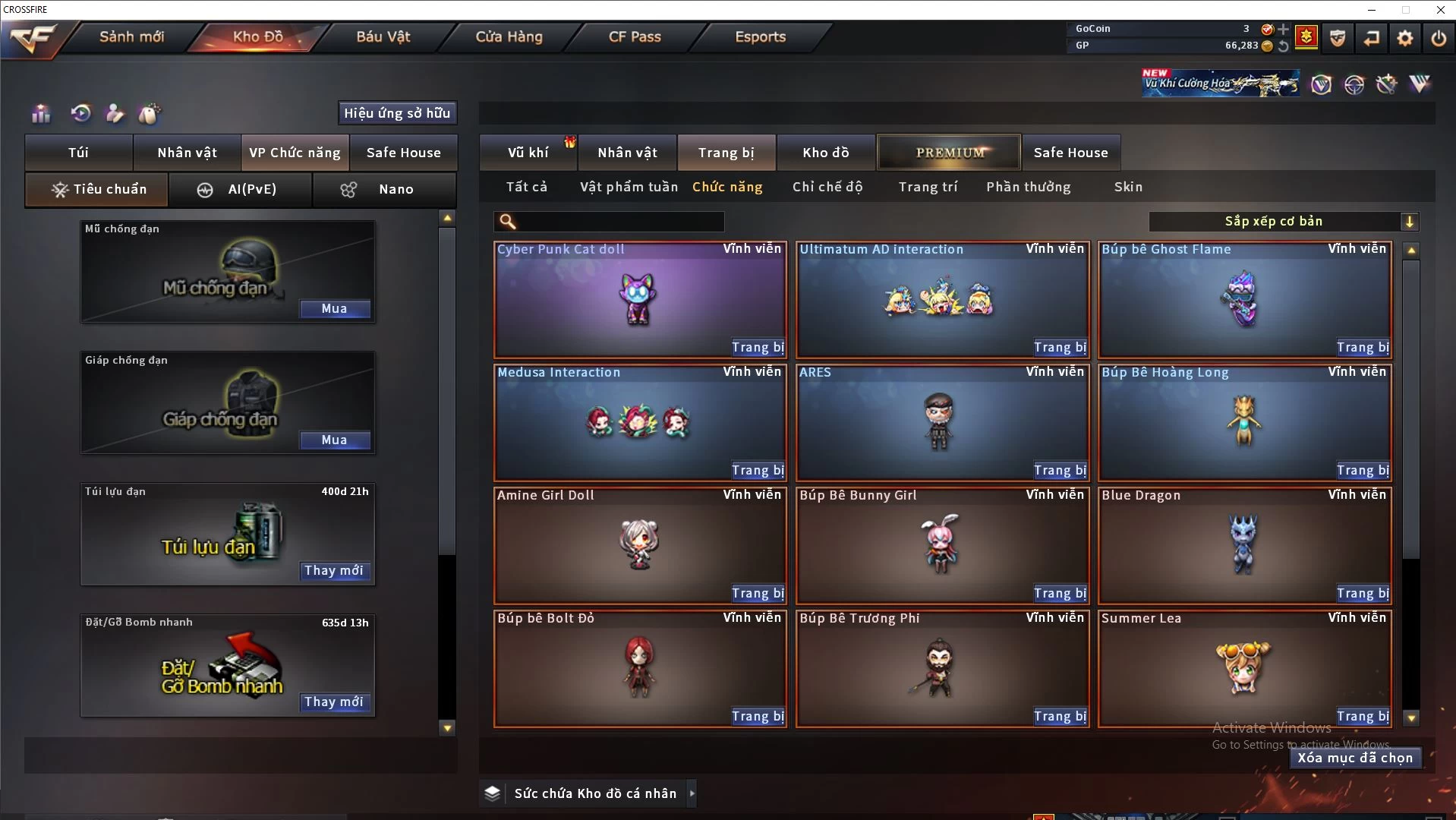Open the CF Pass menu
The image size is (1456, 820).
[x=635, y=36]
